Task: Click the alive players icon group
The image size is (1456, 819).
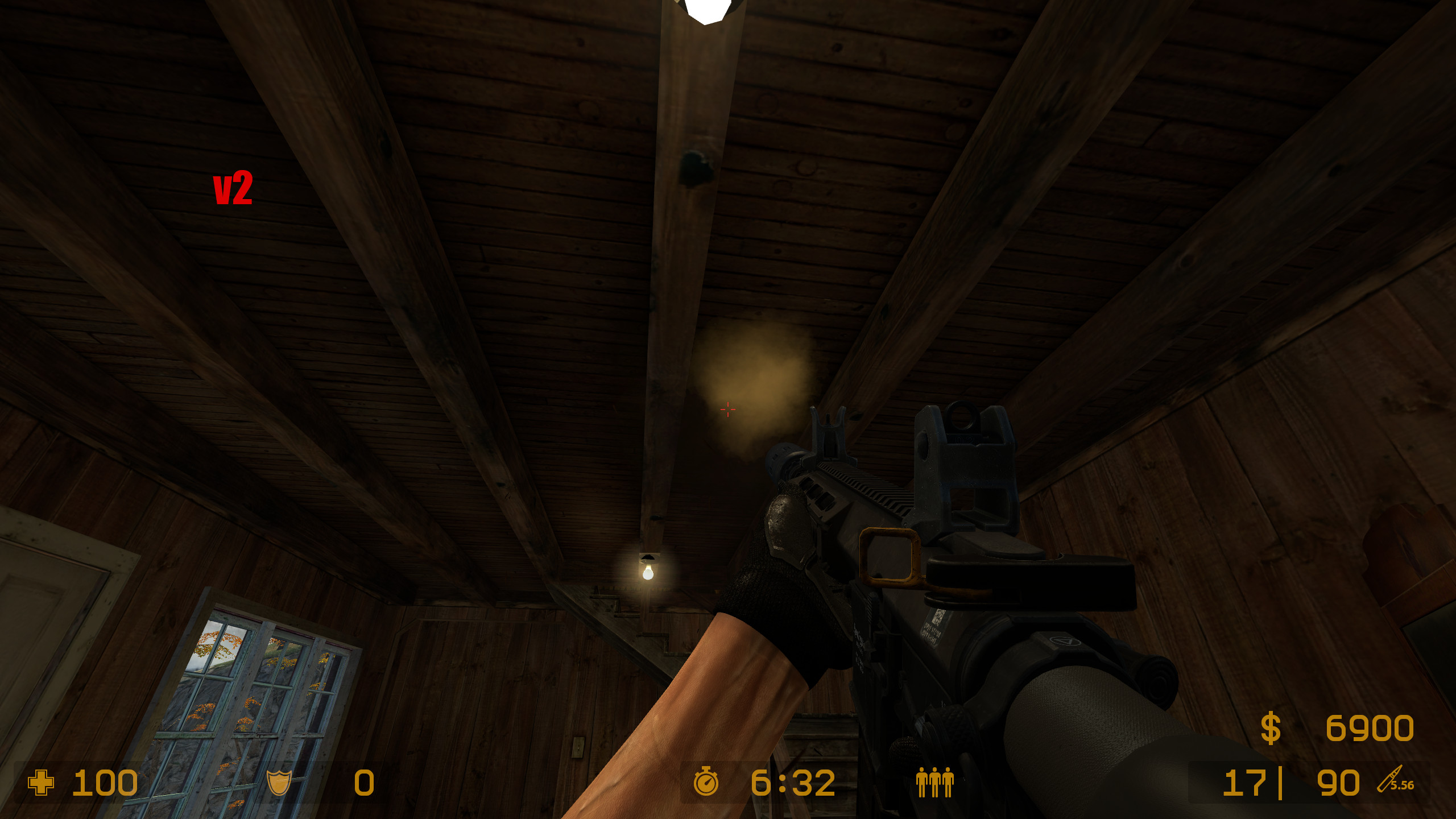Action: [x=934, y=783]
